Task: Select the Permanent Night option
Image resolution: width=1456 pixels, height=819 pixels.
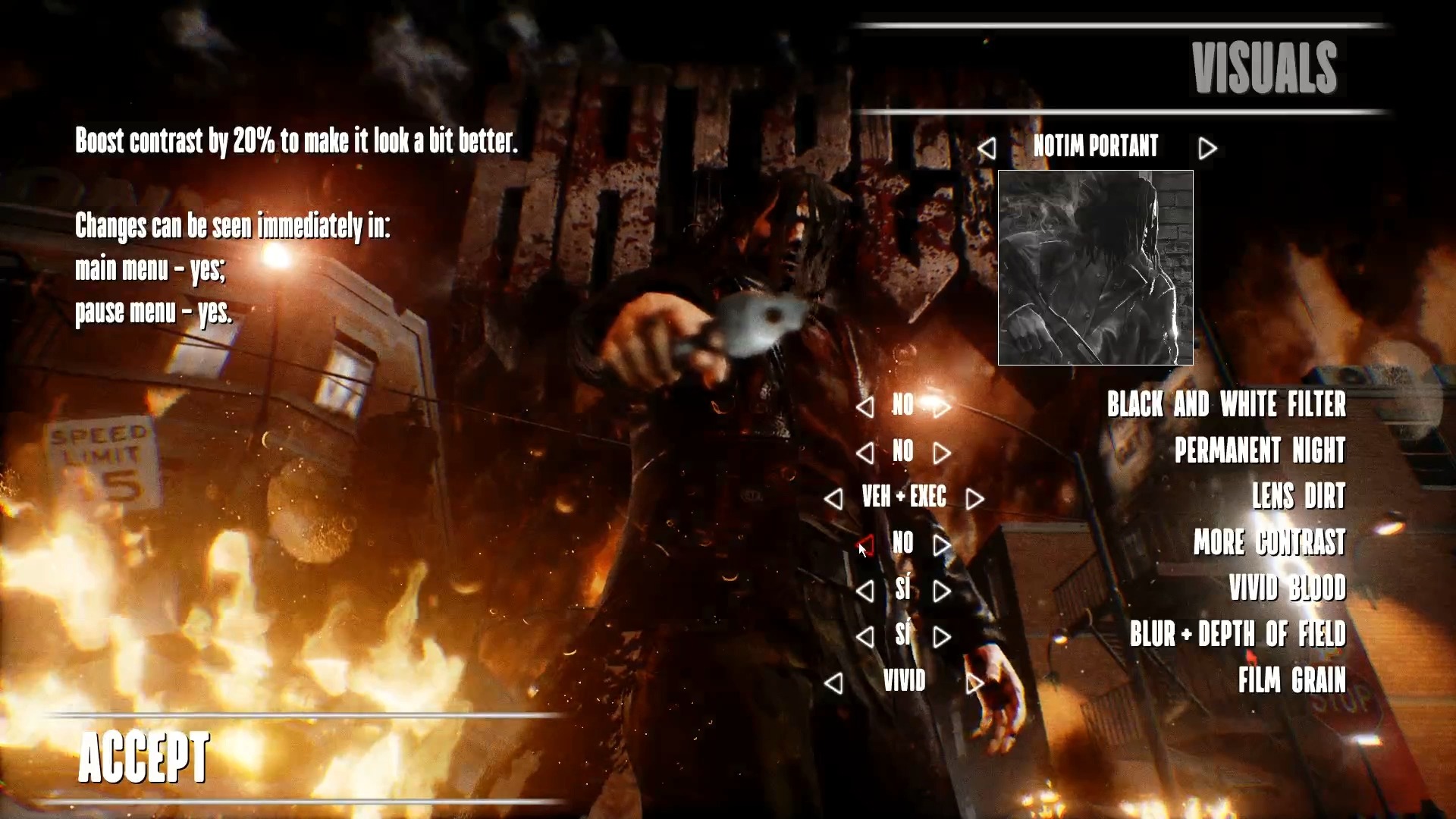Action: pyautogui.click(x=1260, y=451)
